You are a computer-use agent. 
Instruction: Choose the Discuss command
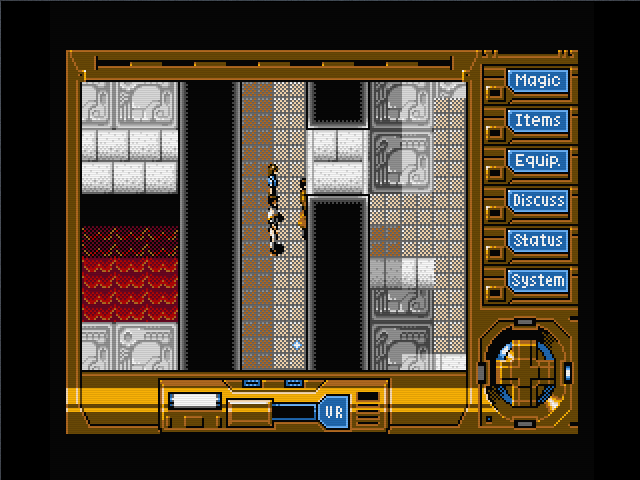point(538,201)
